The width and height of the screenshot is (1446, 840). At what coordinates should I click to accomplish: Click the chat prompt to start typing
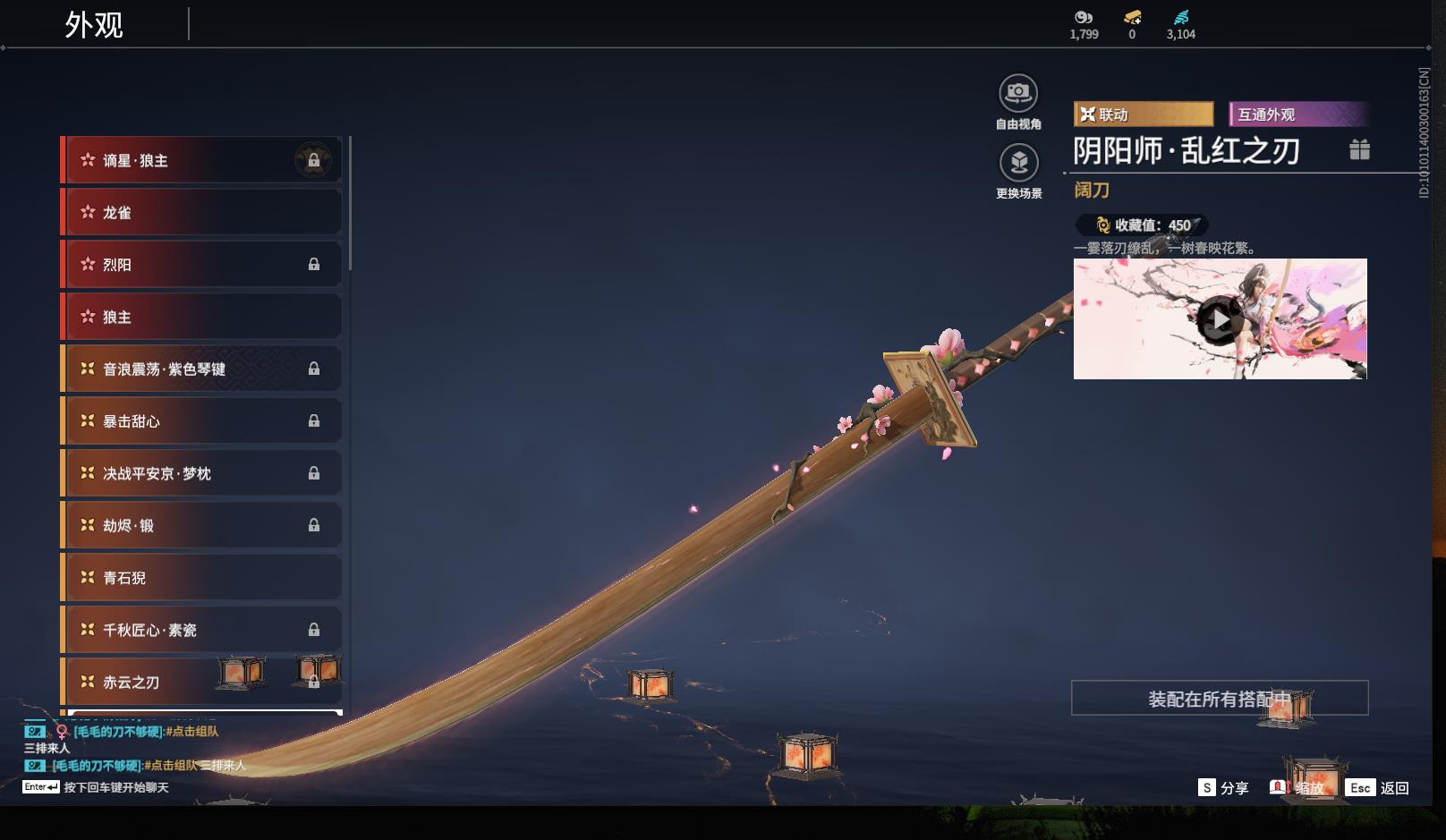[x=115, y=787]
